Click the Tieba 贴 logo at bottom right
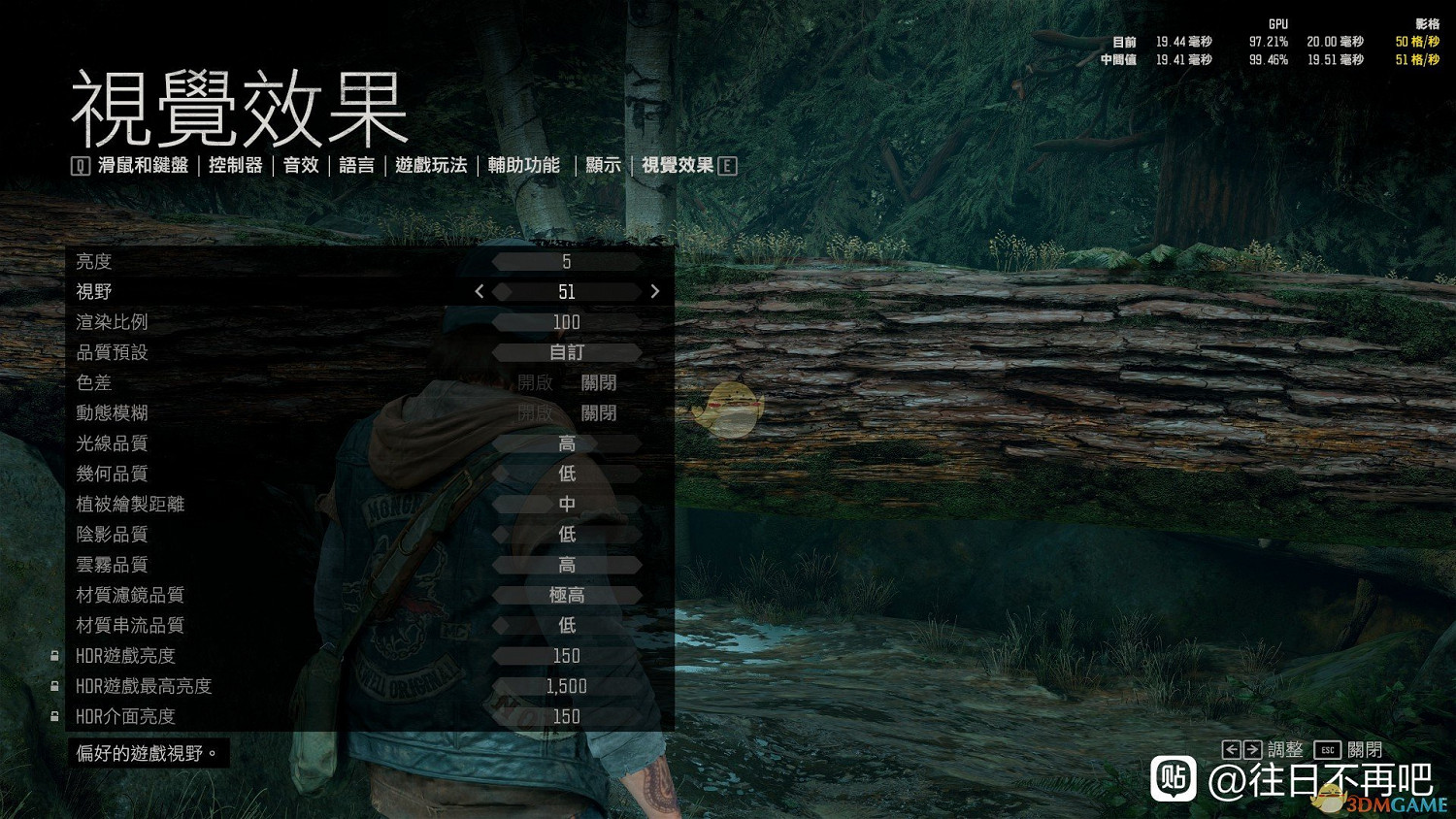The image size is (1456, 819). coord(1175,780)
